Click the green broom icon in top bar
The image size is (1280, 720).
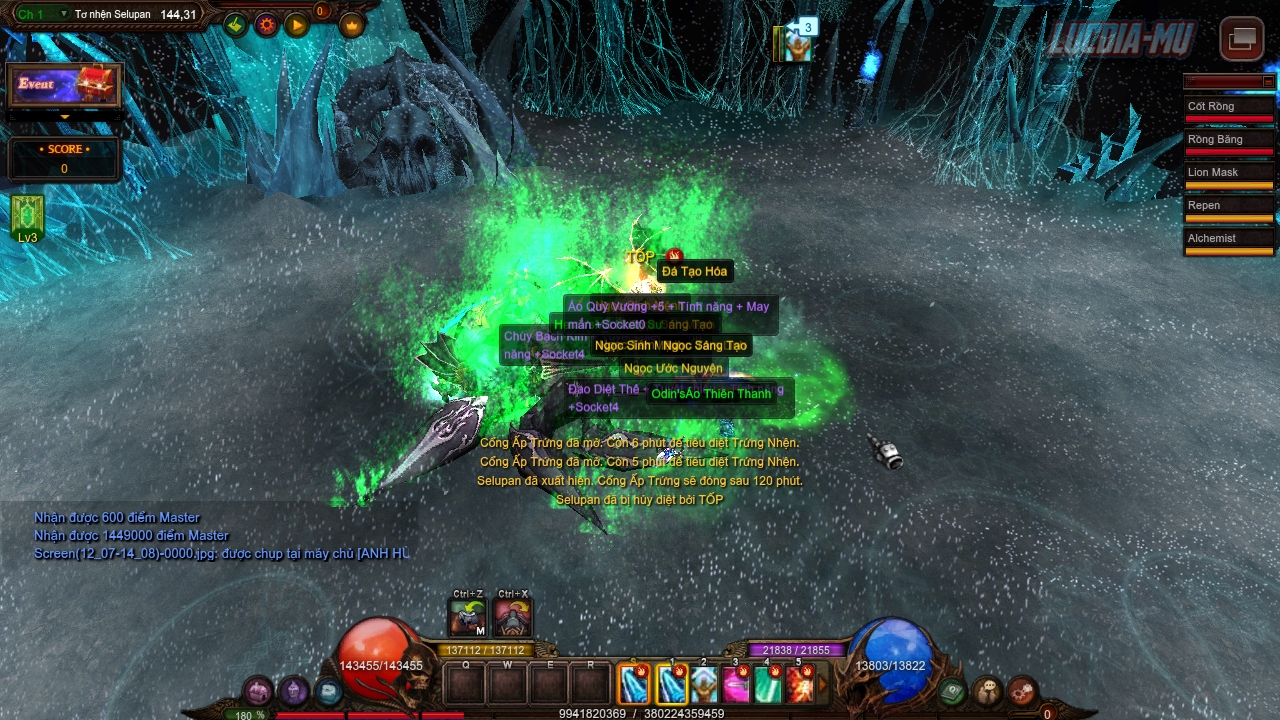235,25
